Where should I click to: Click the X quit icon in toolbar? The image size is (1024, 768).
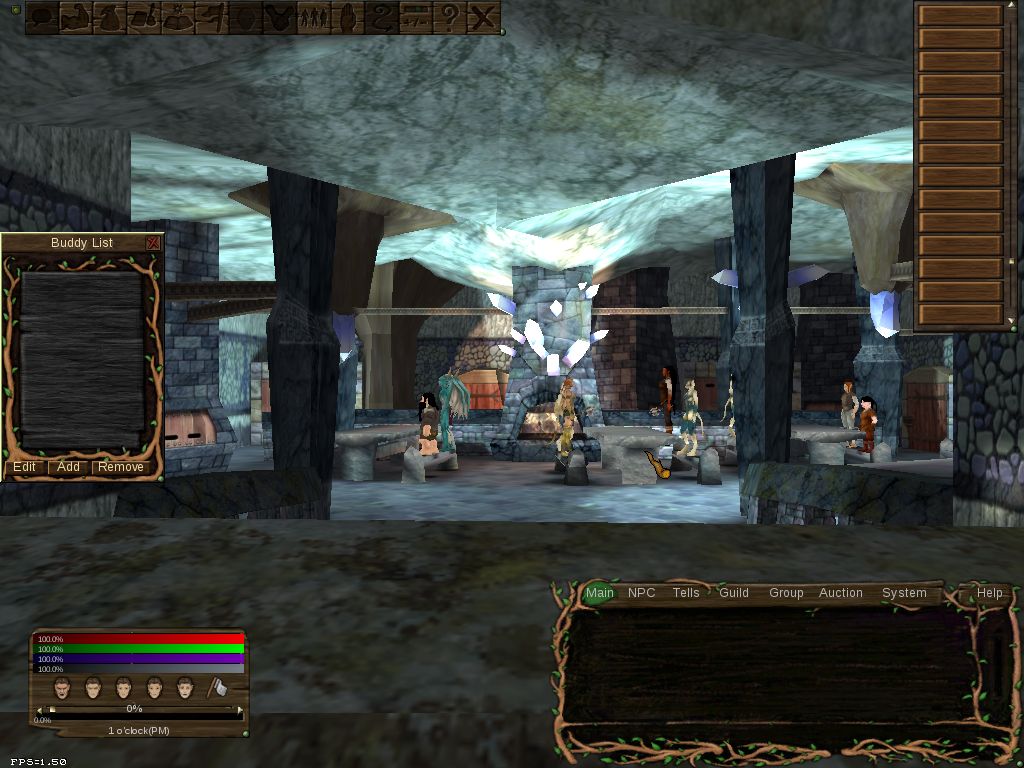[484, 17]
